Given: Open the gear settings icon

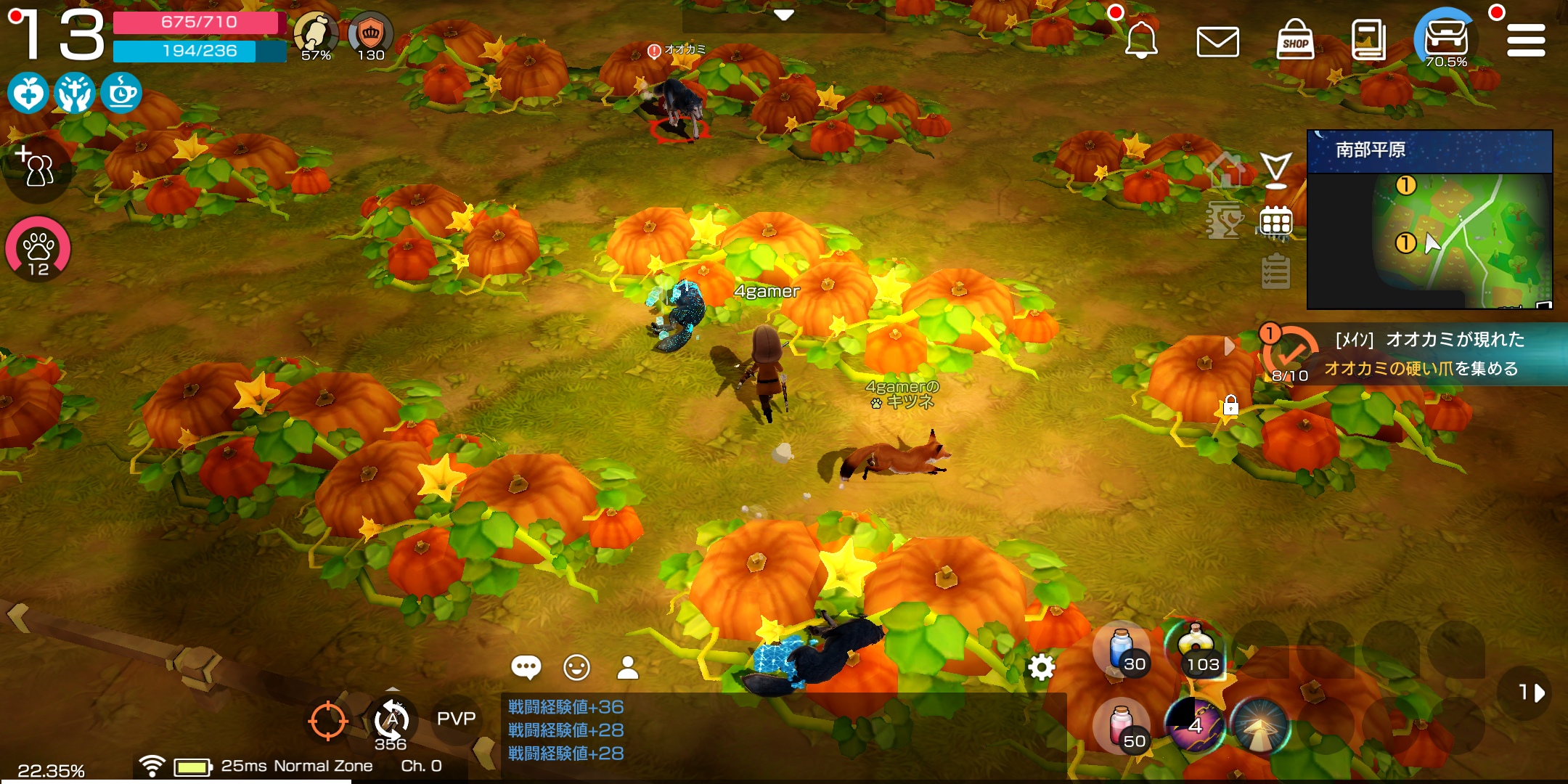Looking at the screenshot, I should point(1041,666).
